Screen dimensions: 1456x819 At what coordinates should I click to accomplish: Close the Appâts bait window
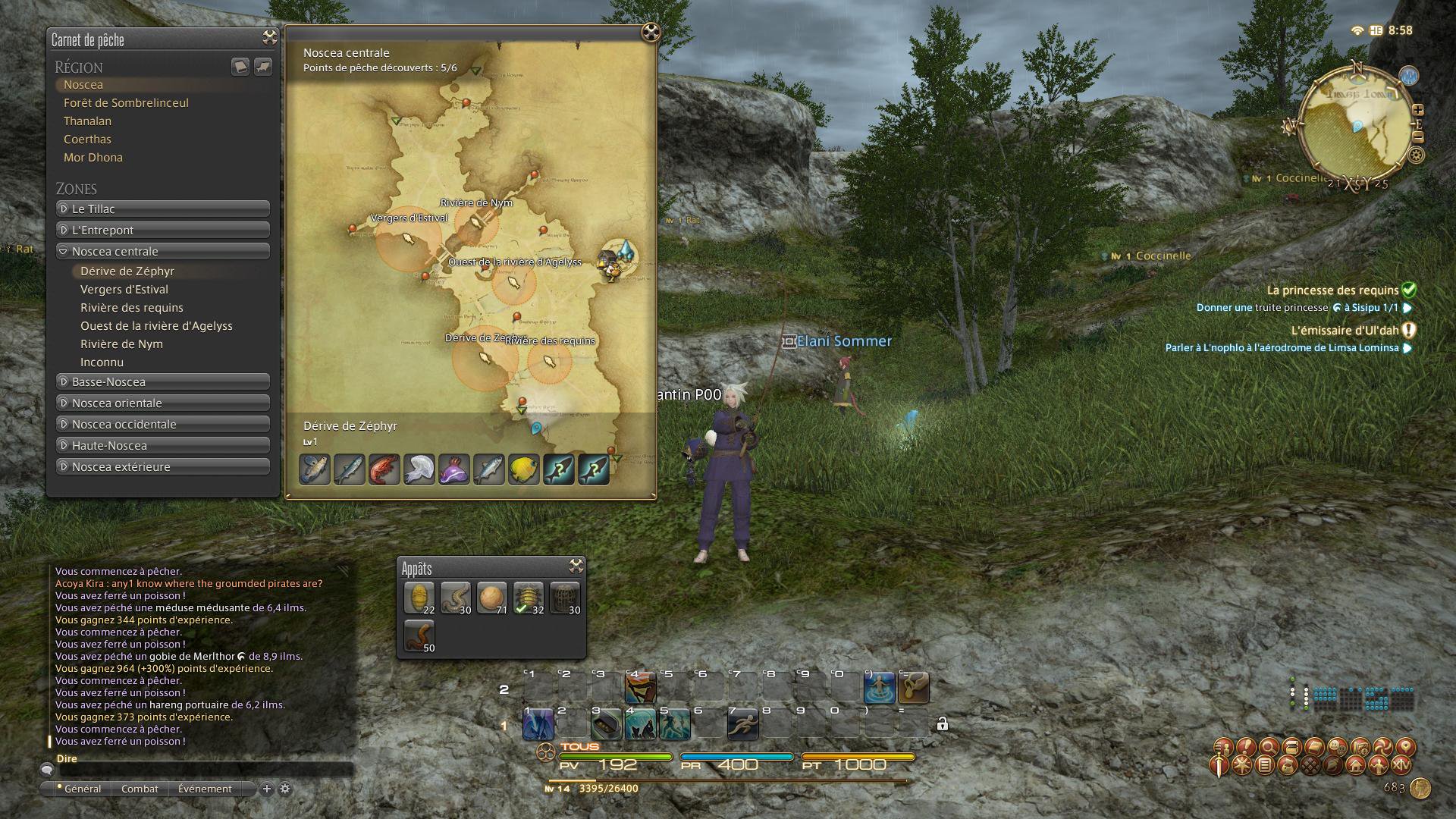576,566
